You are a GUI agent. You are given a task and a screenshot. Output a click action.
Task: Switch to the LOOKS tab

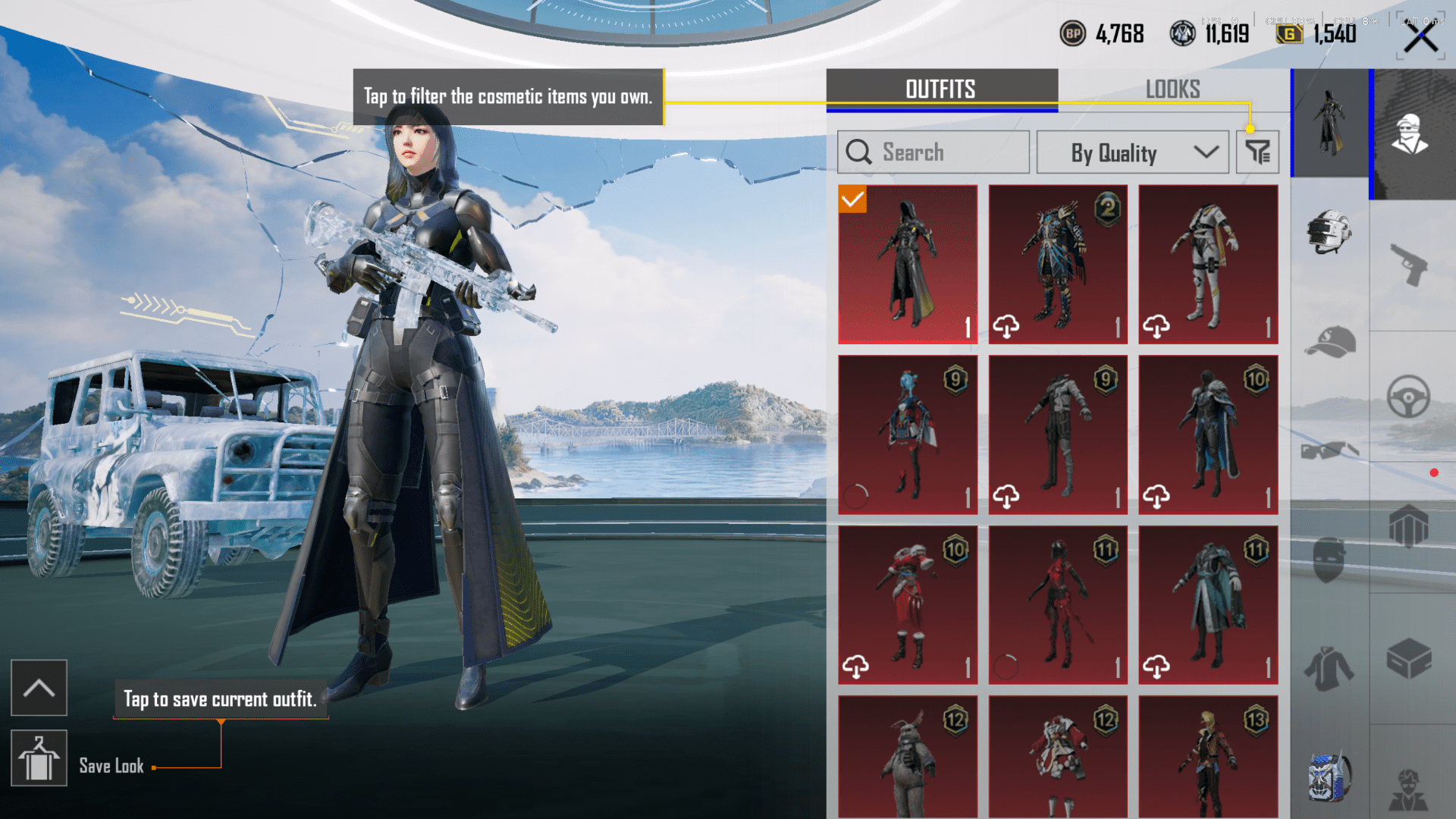point(1173,89)
